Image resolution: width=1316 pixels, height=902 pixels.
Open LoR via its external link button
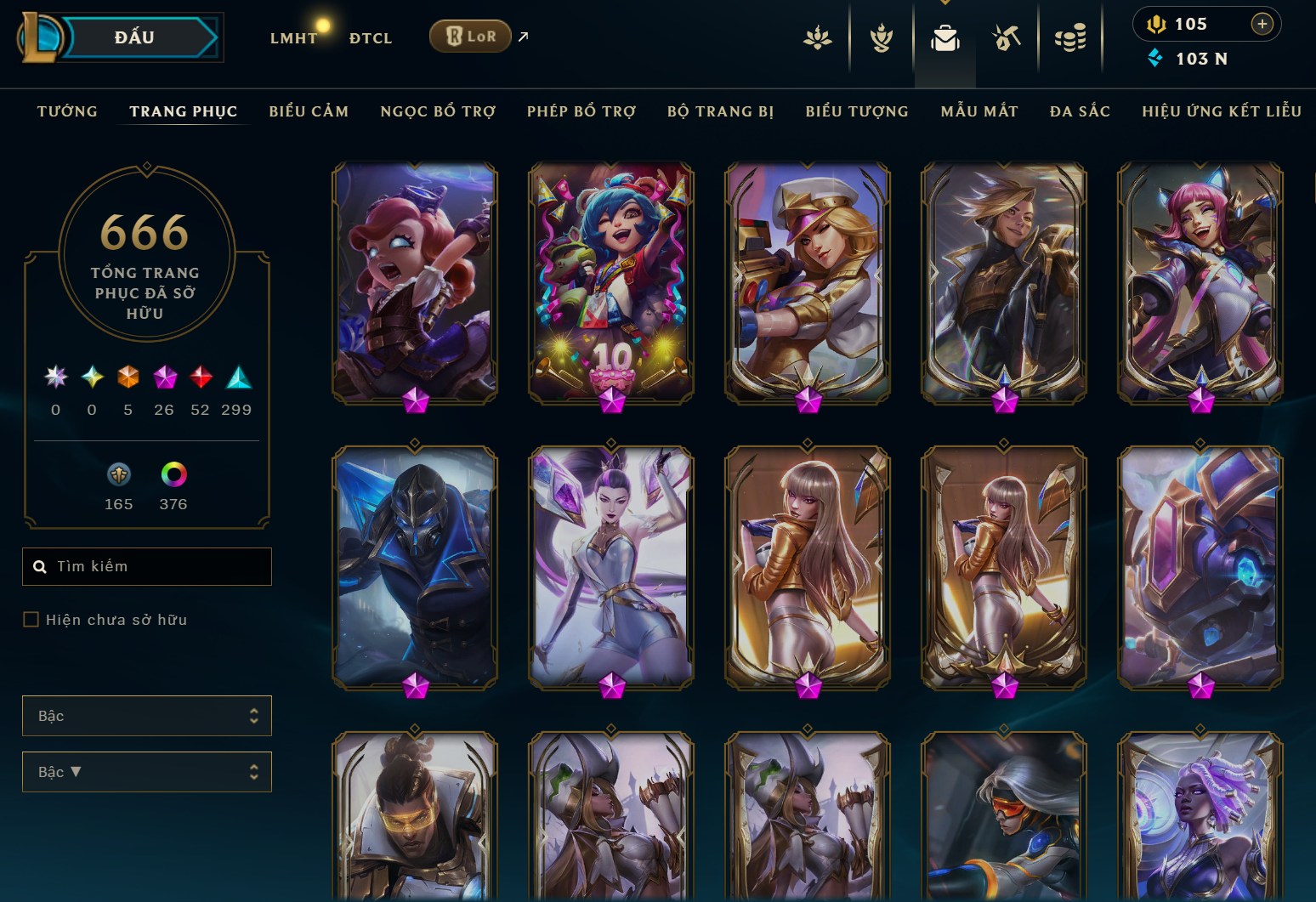pyautogui.click(x=522, y=37)
